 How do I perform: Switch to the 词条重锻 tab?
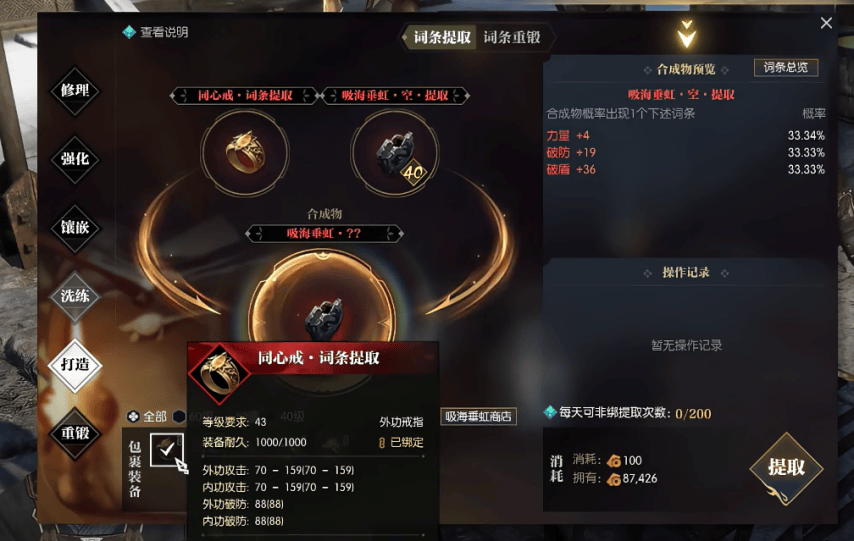point(512,38)
